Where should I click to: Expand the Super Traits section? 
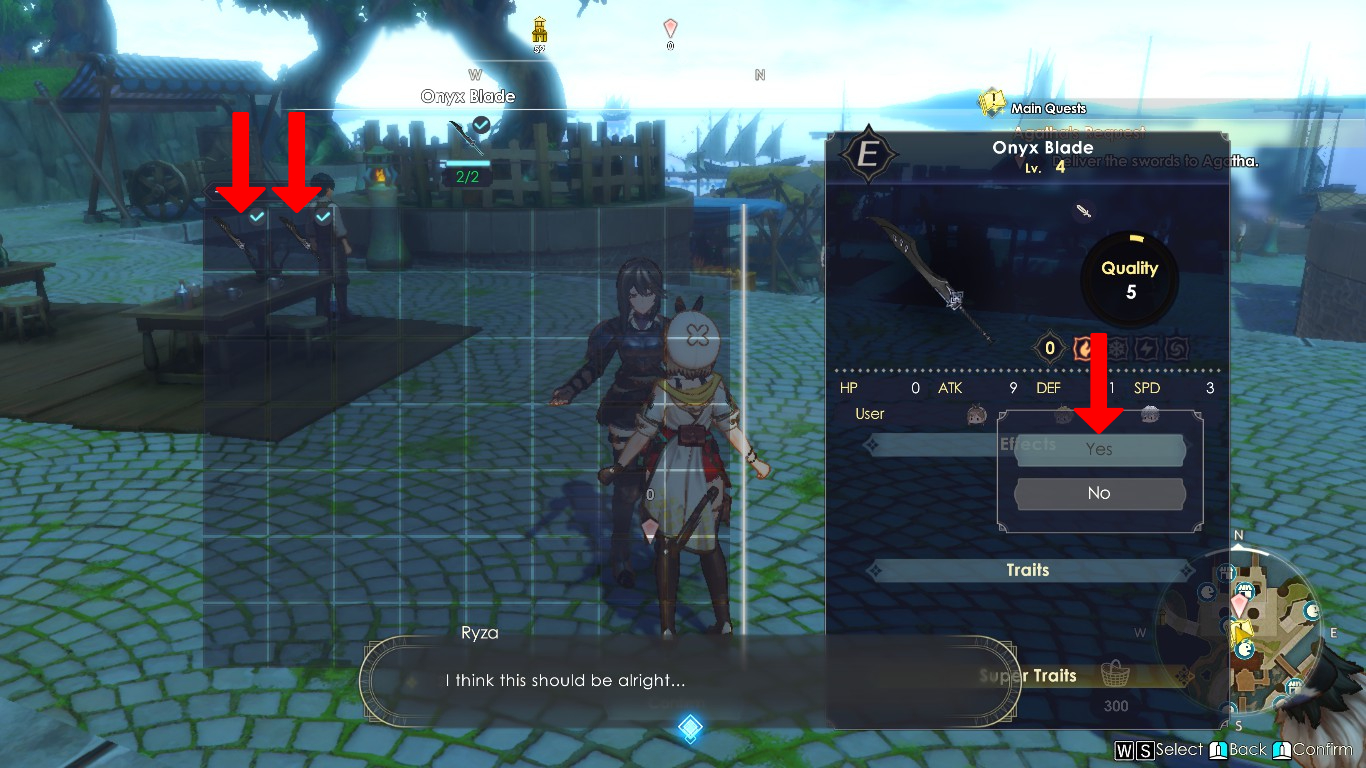(x=1028, y=676)
